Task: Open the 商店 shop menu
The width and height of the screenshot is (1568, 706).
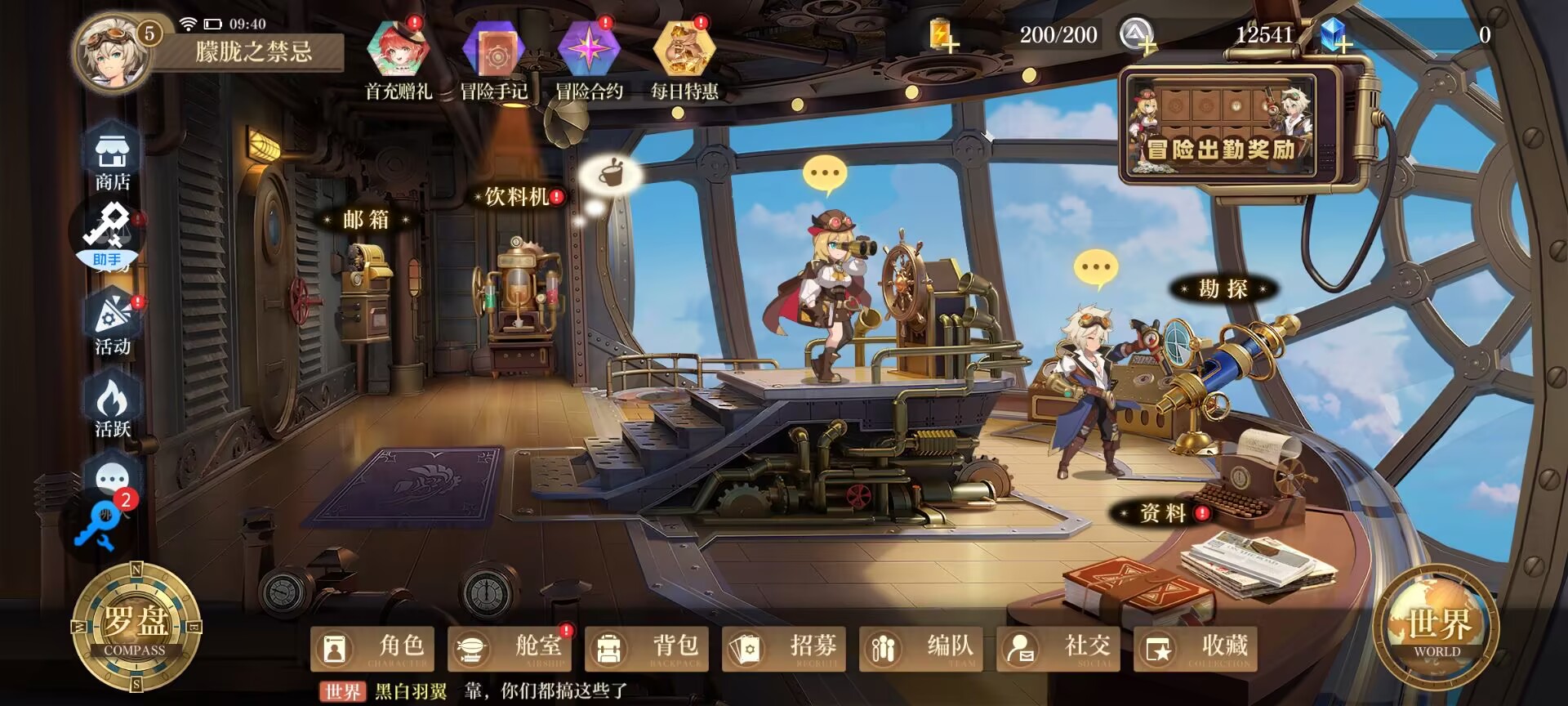Action: click(x=112, y=159)
